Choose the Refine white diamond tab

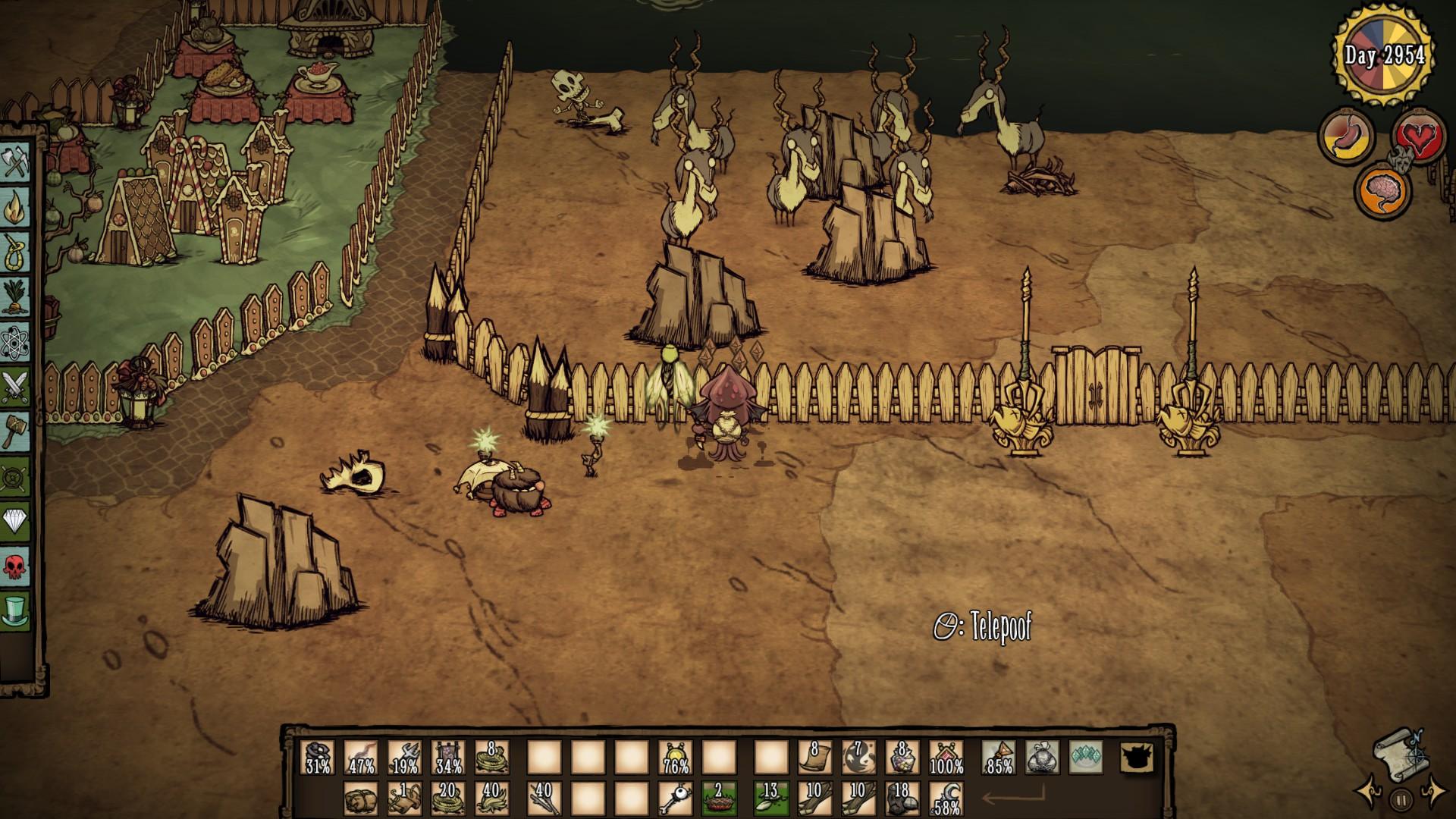pyautogui.click(x=14, y=521)
